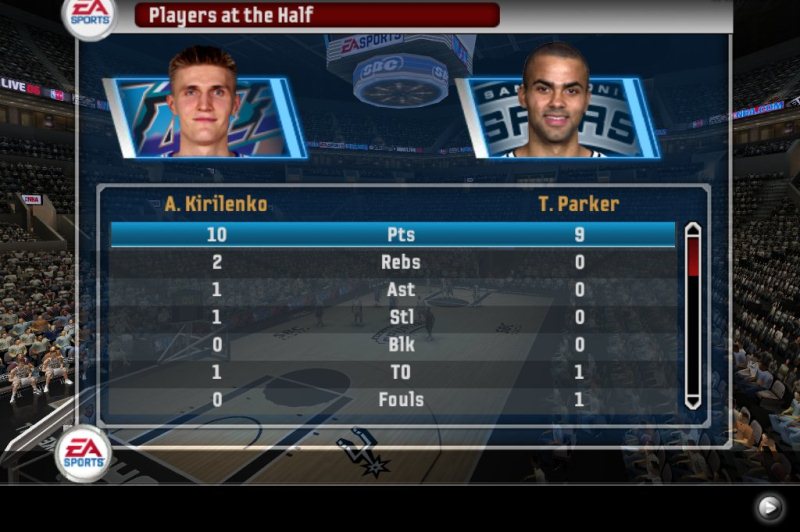The height and width of the screenshot is (532, 800).
Task: Select the Blk stat row
Action: [x=392, y=345]
